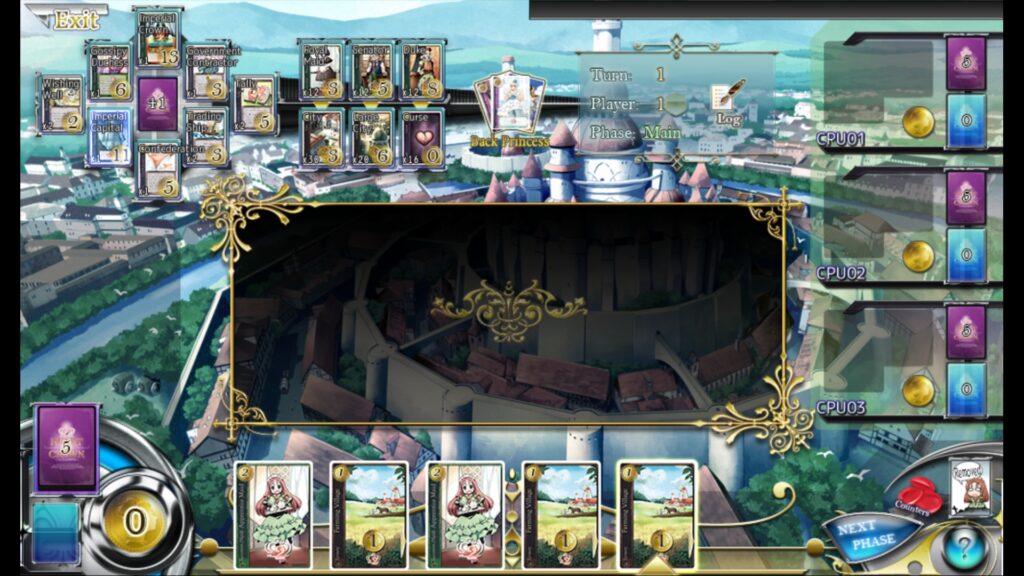Choose the Curse card pile
1024x576 pixels.
(x=421, y=137)
